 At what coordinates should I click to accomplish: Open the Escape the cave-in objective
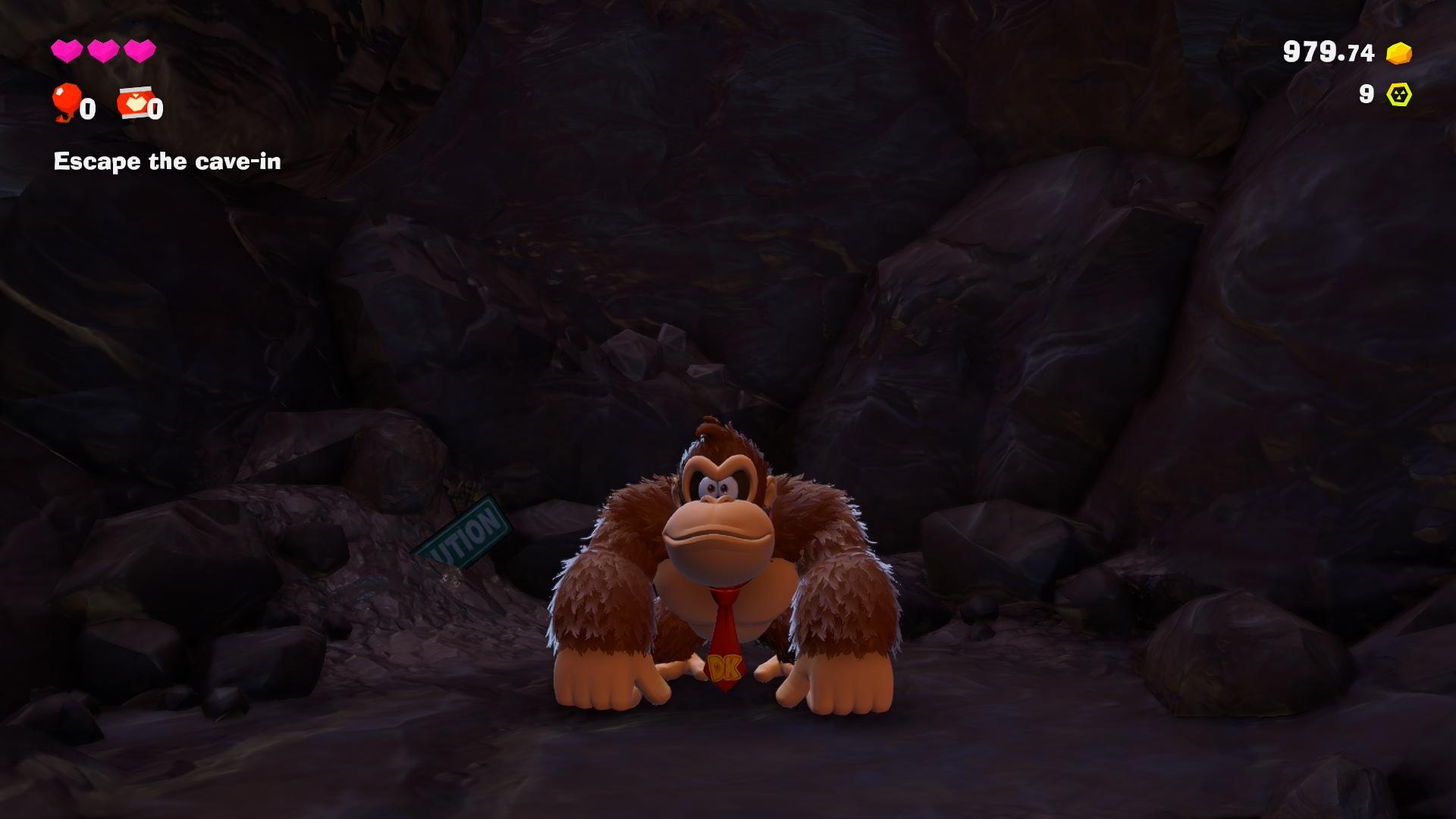pyautogui.click(x=167, y=162)
